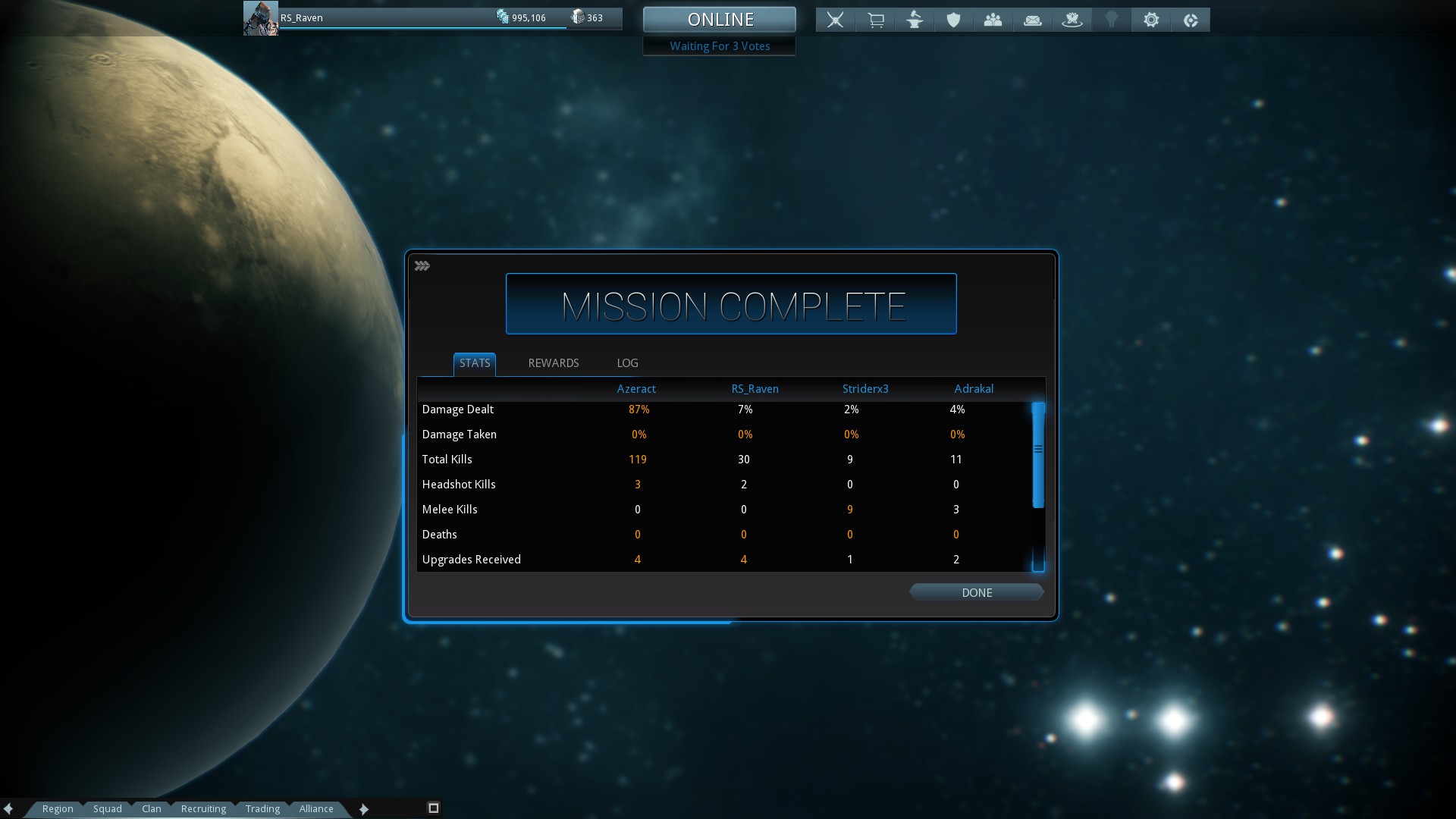The height and width of the screenshot is (819, 1456).
Task: Switch to the Squad chat tab
Action: tap(107, 808)
